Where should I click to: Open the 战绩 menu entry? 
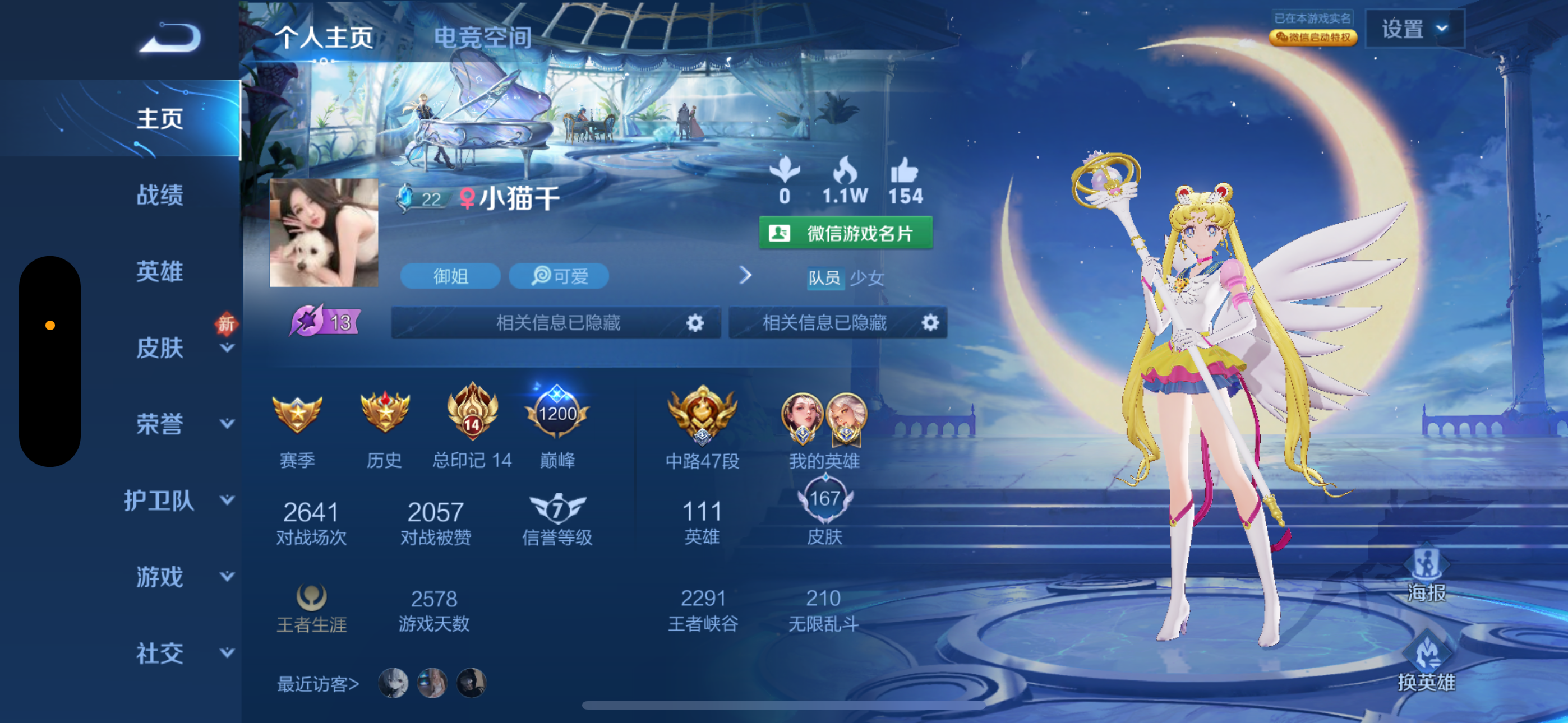pos(159,194)
